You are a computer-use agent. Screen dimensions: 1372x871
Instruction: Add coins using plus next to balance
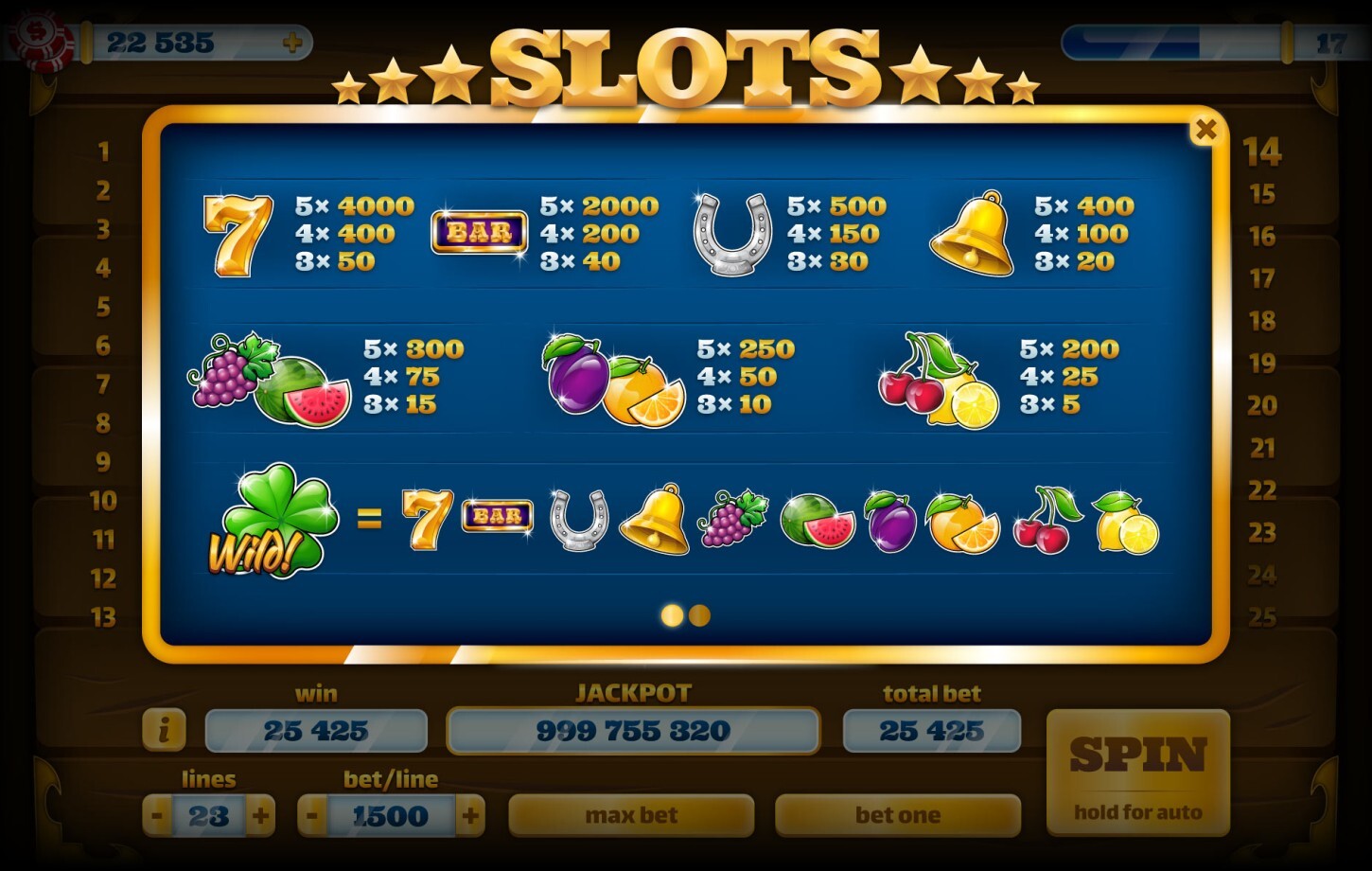pos(294,42)
